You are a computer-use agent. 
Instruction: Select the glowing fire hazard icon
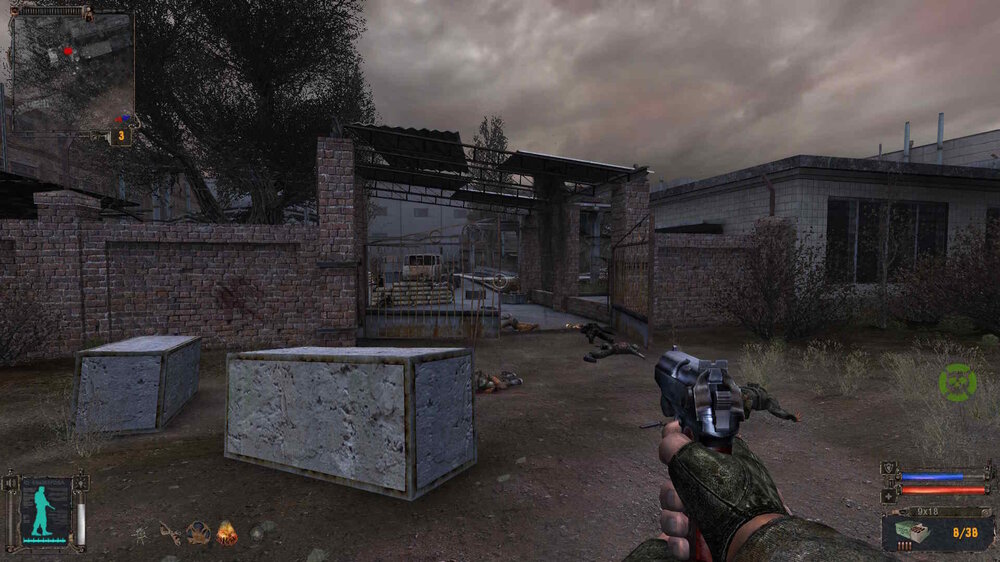pyautogui.click(x=227, y=533)
